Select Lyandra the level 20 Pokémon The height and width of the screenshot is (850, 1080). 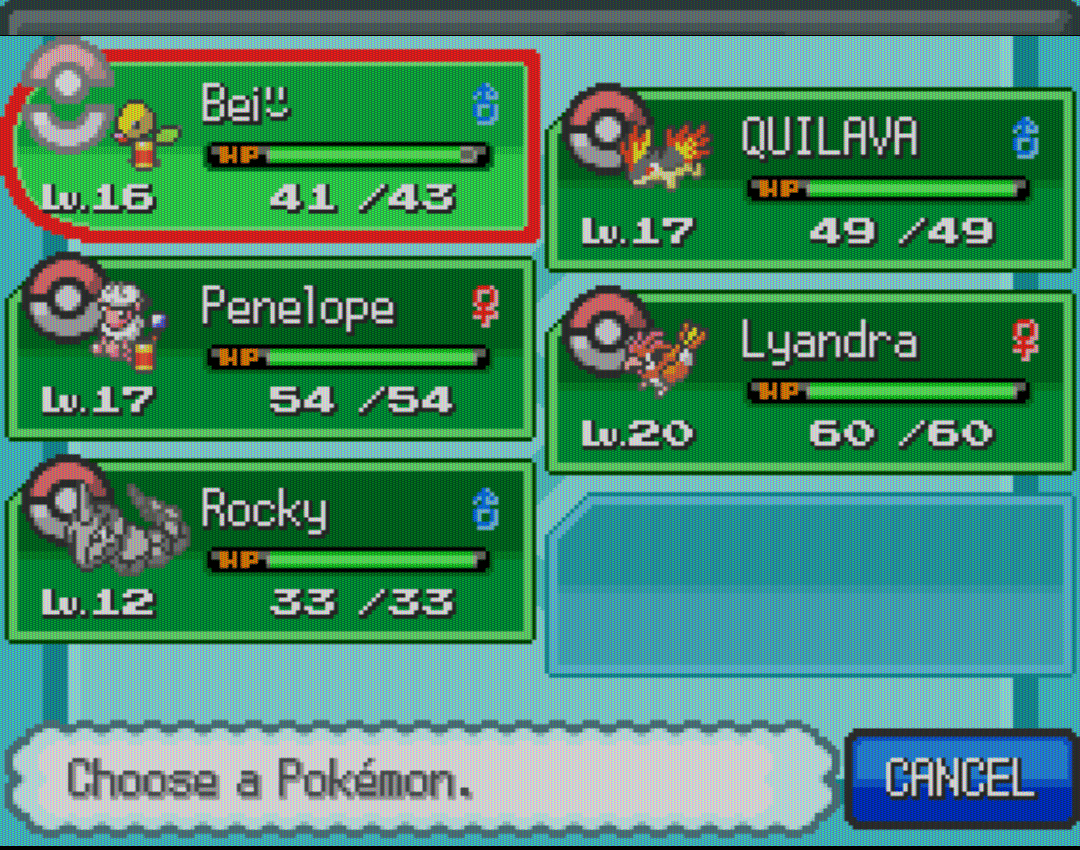pos(810,382)
